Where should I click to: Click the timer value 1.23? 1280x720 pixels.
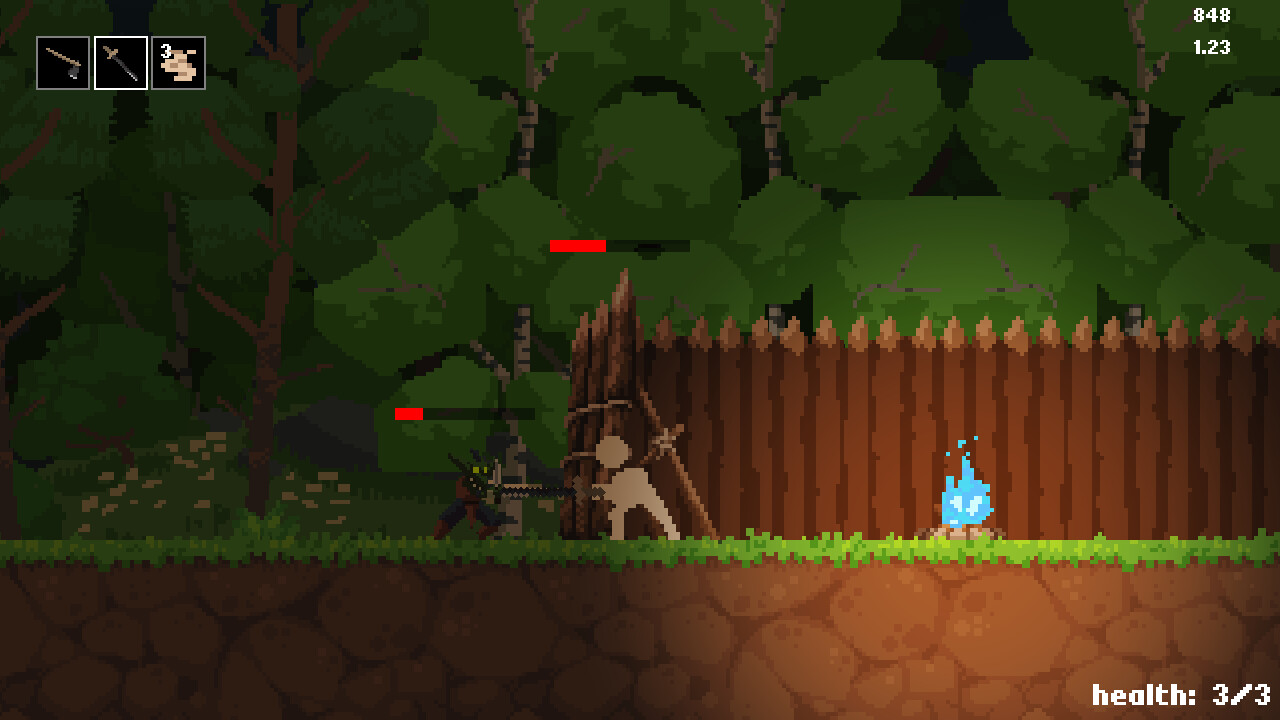tap(1211, 44)
